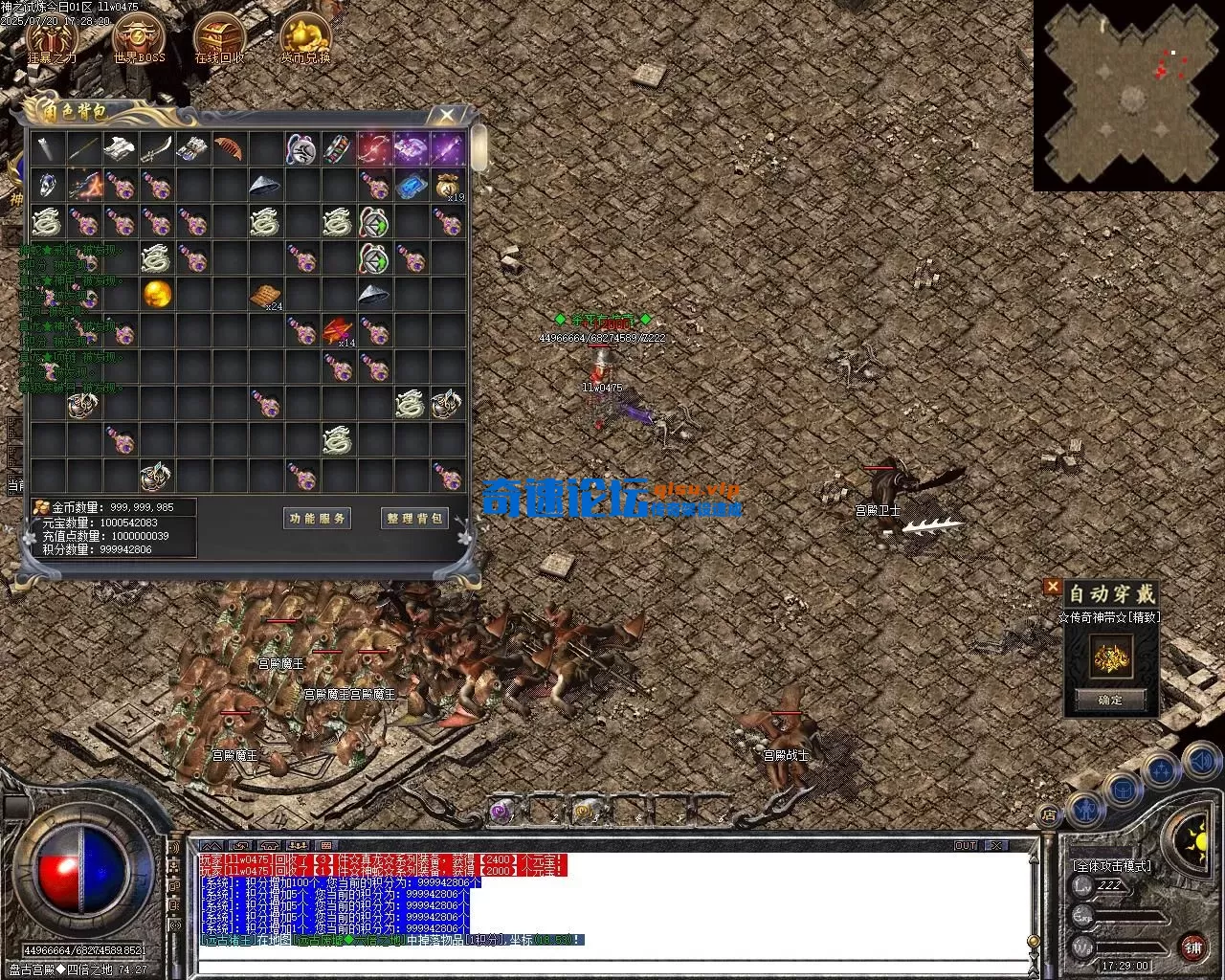Select the orange comb item in bag
The image size is (1225, 980).
coord(229,149)
